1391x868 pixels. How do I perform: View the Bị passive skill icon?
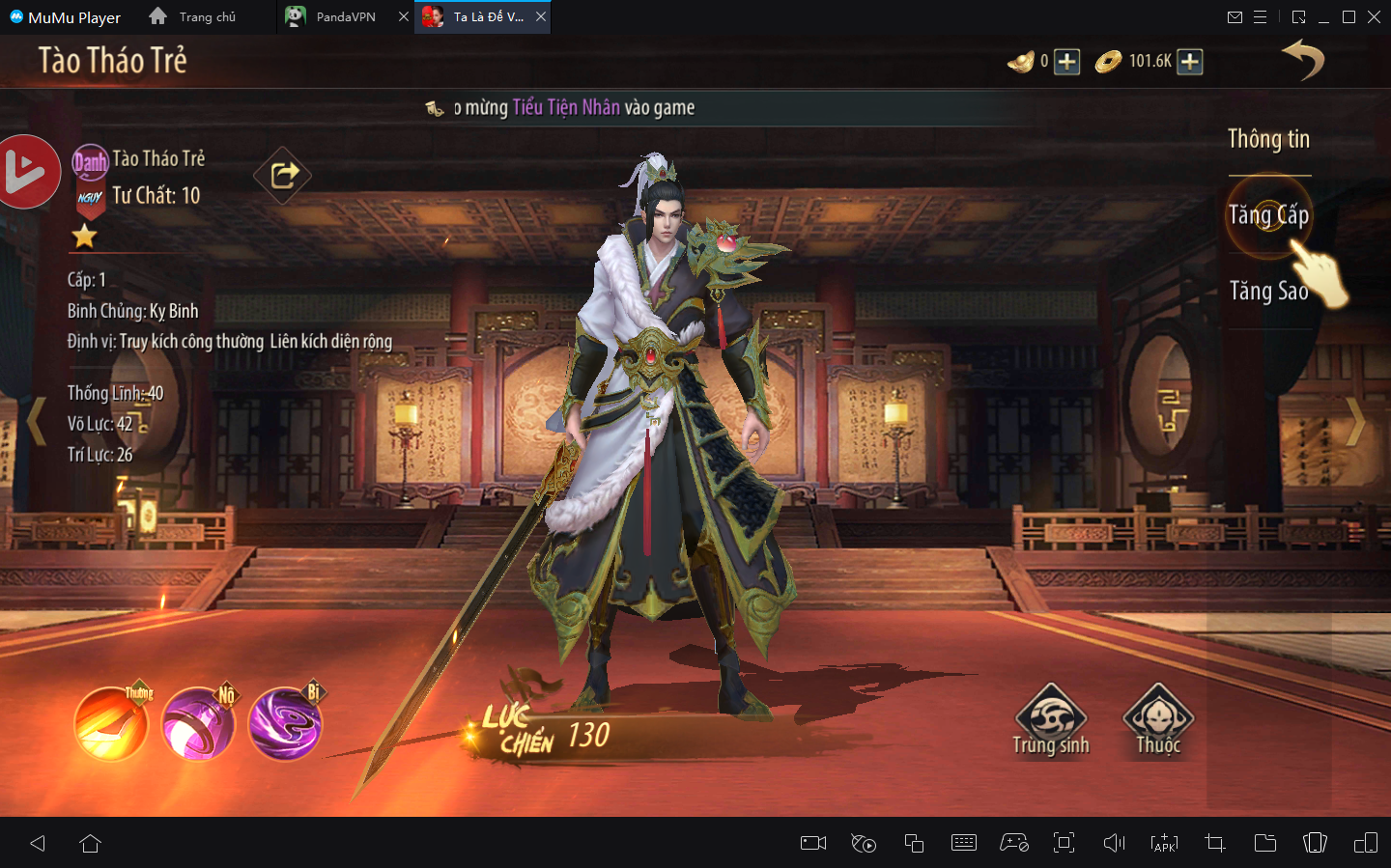coord(285,724)
